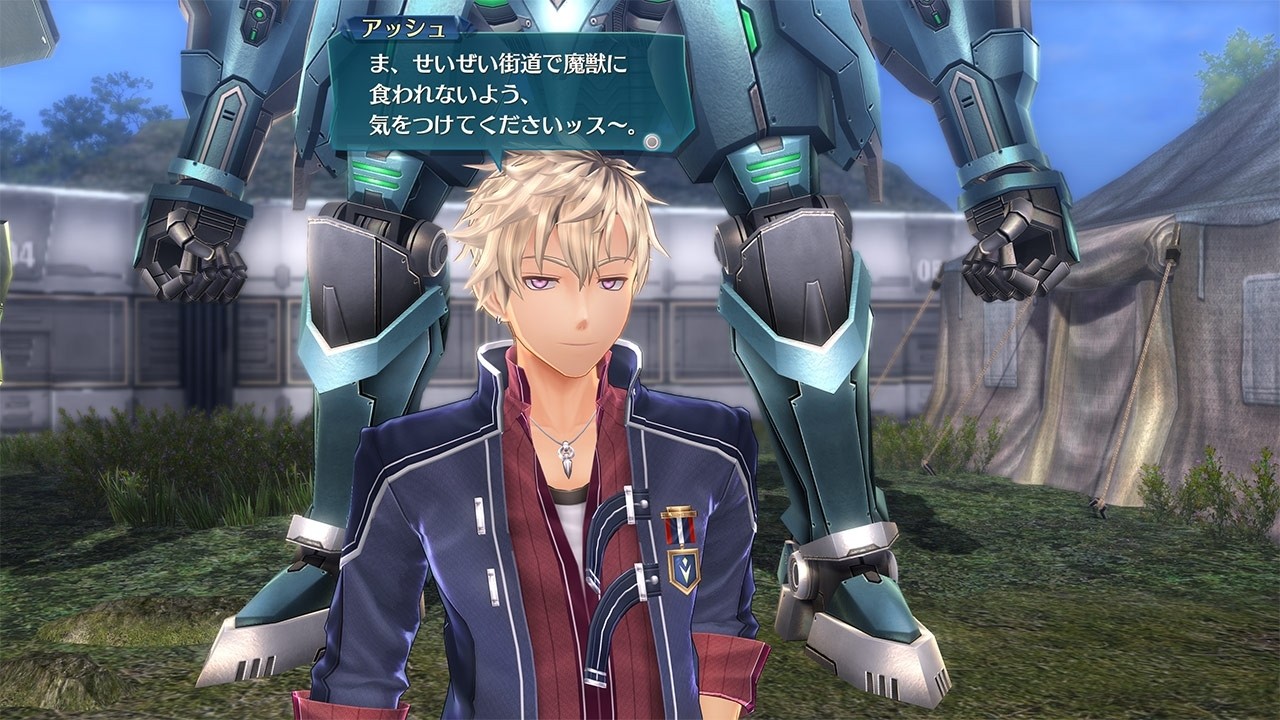
Task: Click the dialogue advance circle indicator
Action: coord(652,142)
